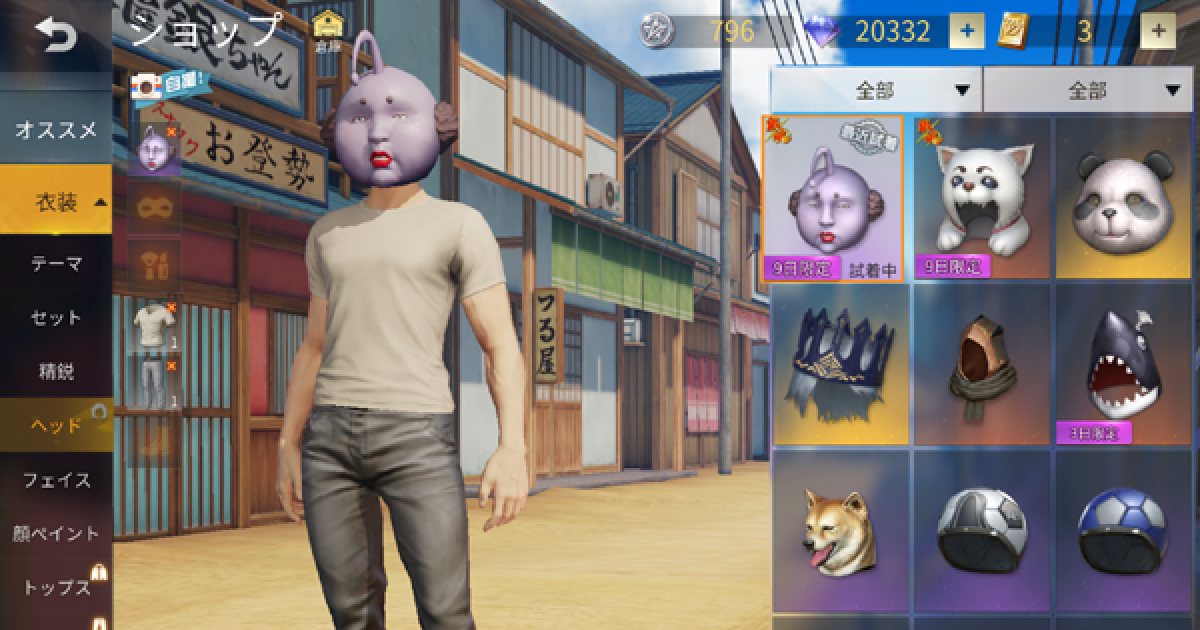Switch to the 精鋭 category

pyautogui.click(x=55, y=372)
